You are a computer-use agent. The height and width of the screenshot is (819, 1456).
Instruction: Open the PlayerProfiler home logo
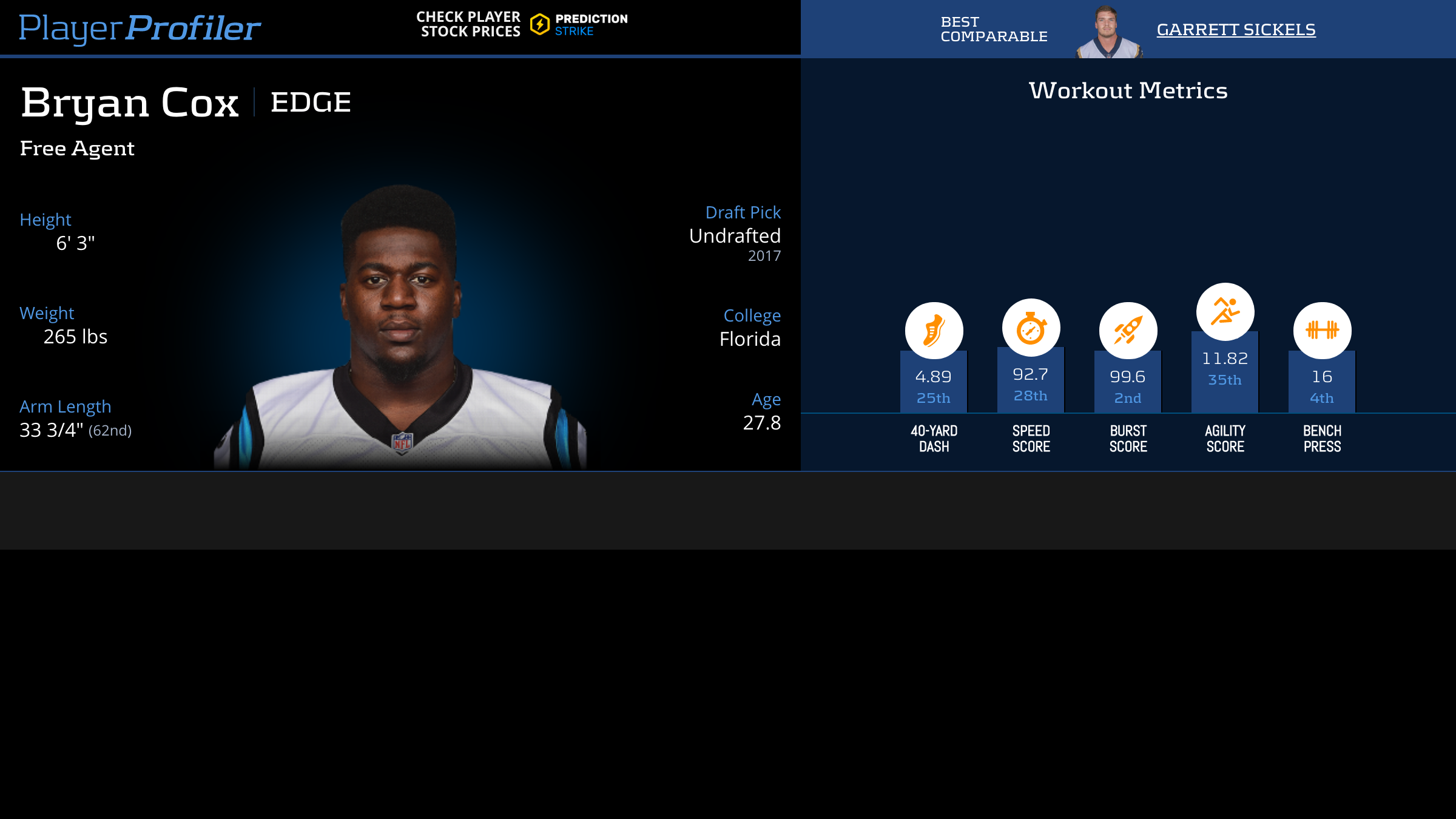coord(140,29)
